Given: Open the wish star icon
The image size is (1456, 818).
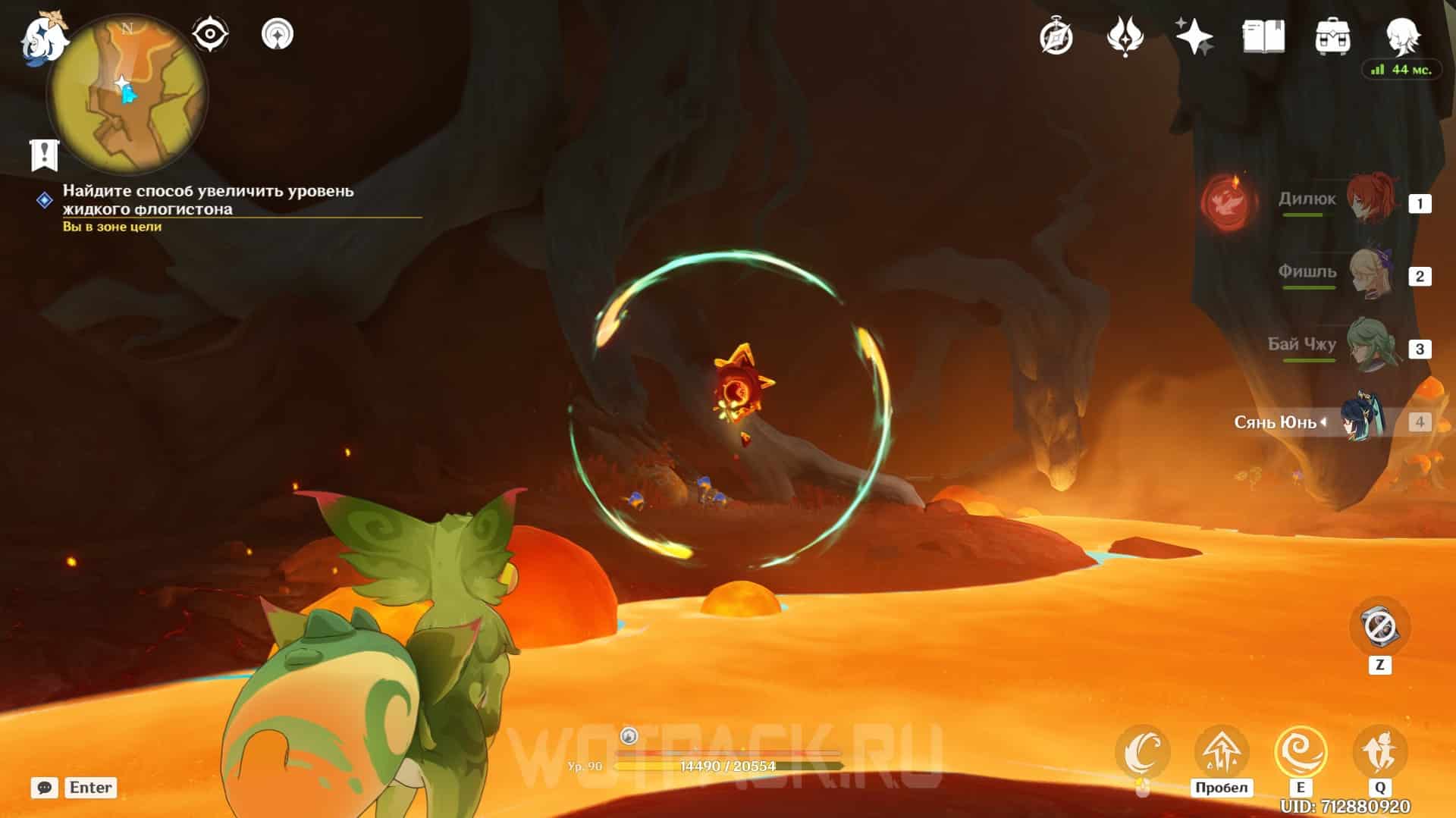Looking at the screenshot, I should pos(1194,36).
